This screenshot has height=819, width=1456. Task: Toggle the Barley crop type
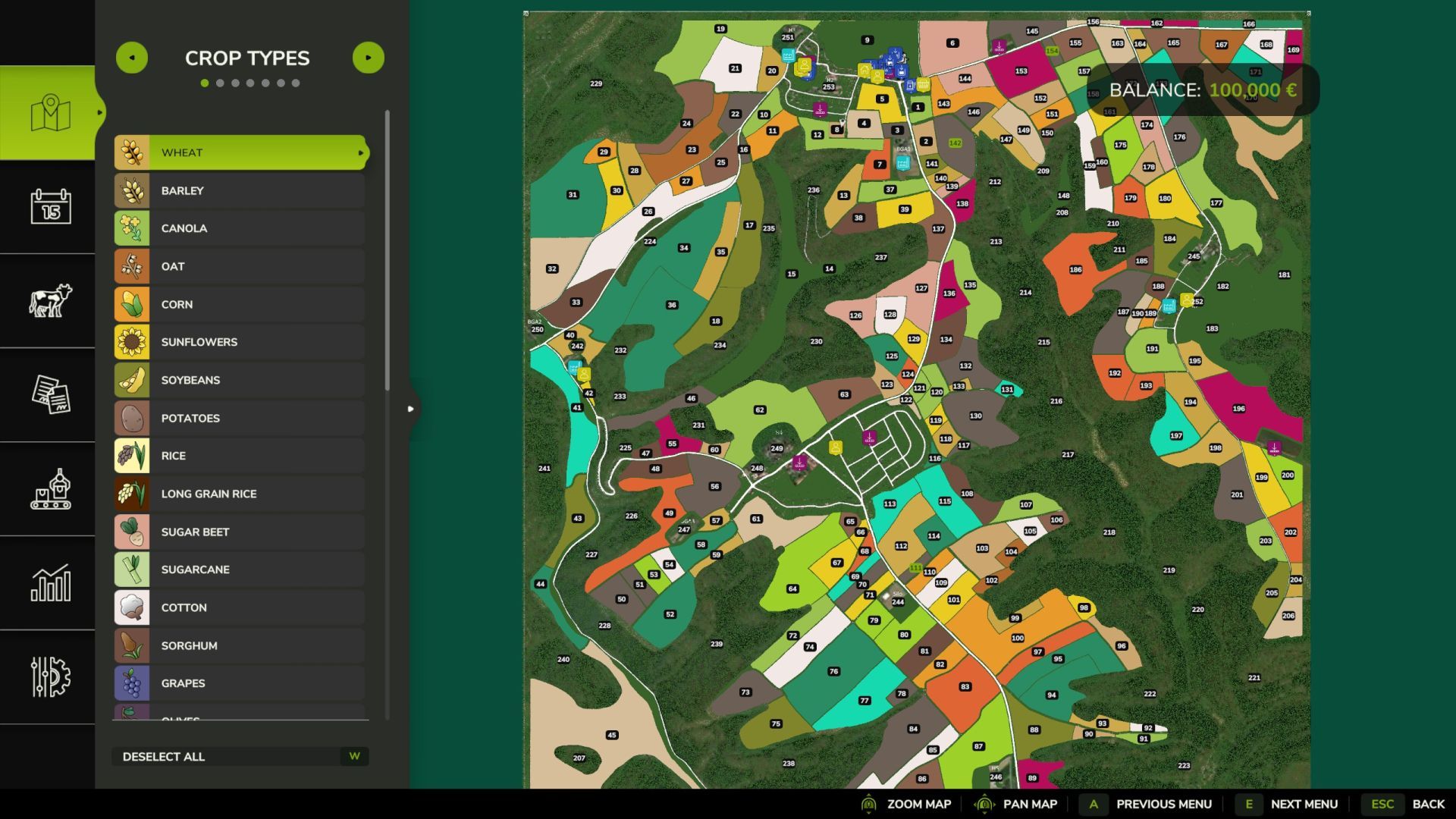(x=240, y=190)
